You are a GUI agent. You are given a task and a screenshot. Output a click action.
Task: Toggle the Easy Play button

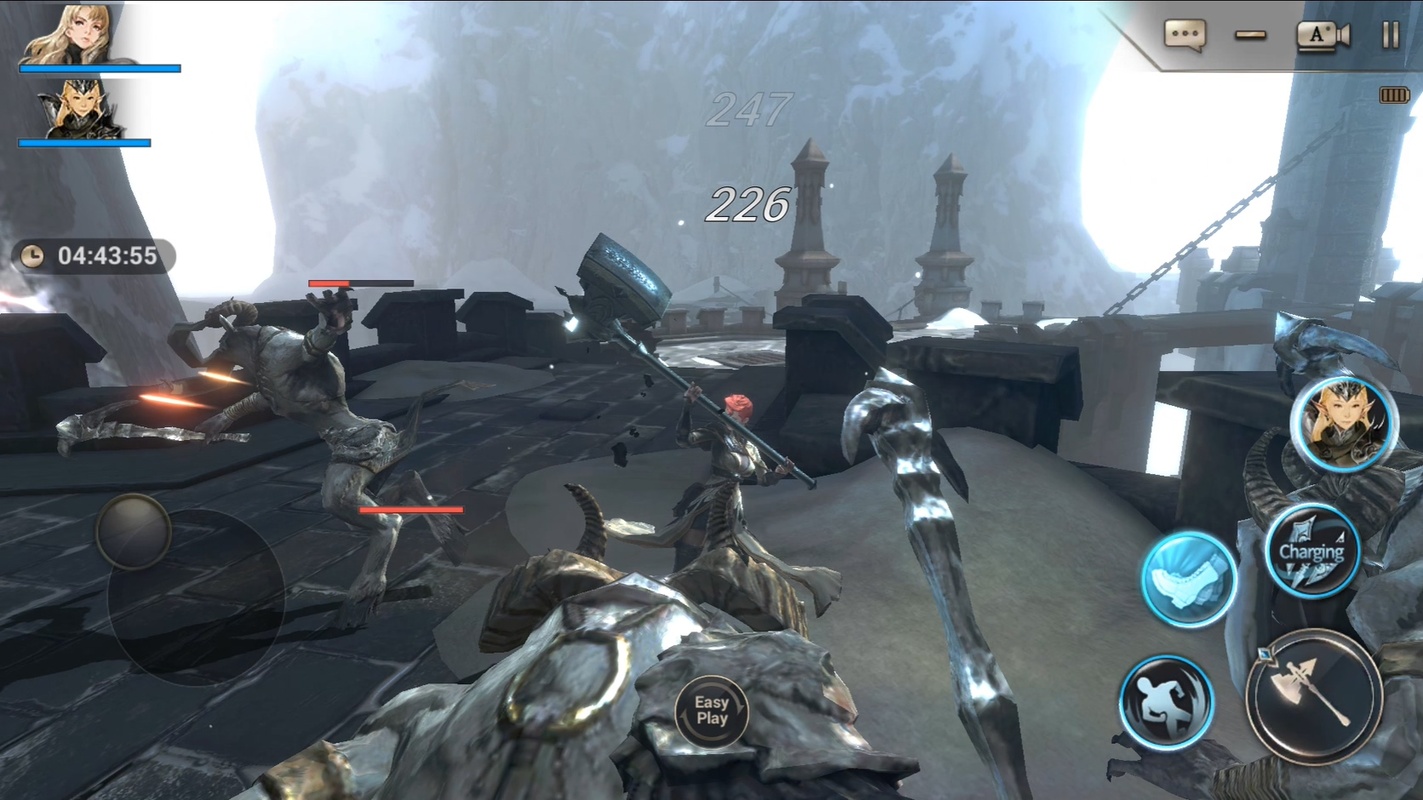coord(712,711)
